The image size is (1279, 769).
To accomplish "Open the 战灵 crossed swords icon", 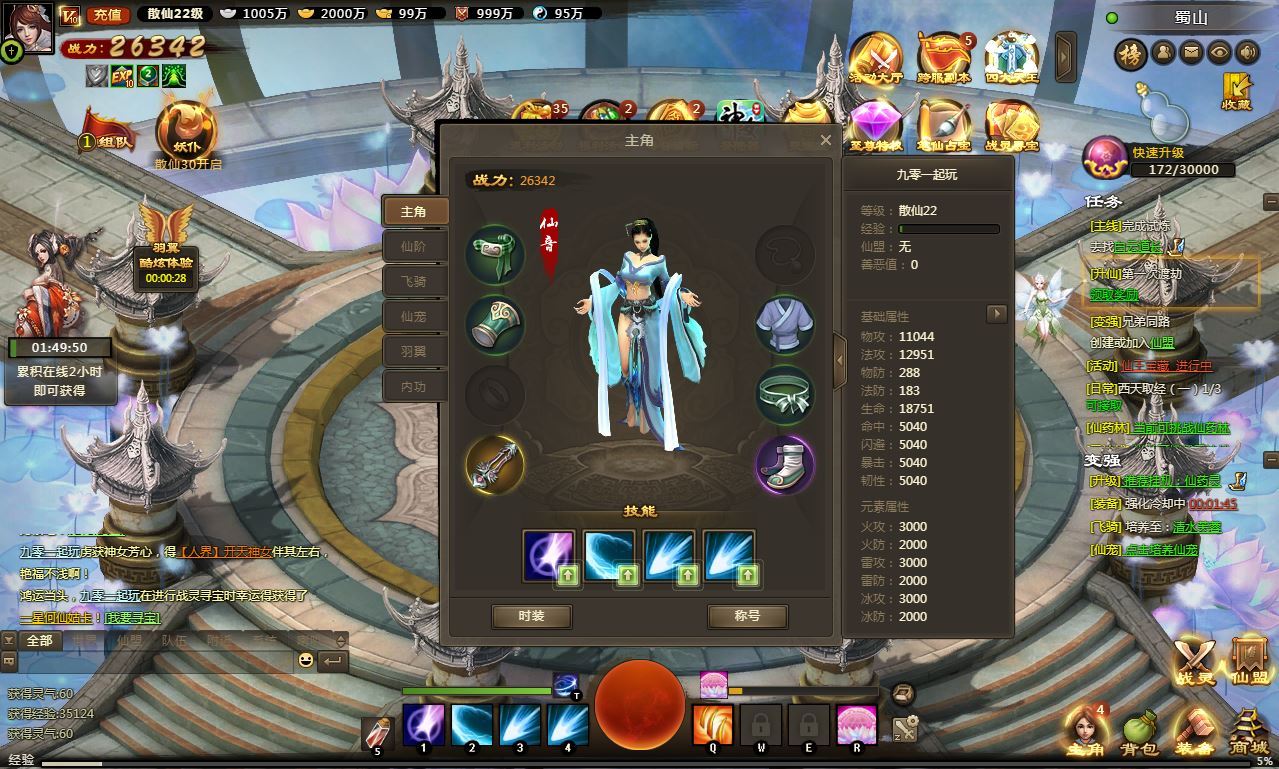I will coord(1194,662).
